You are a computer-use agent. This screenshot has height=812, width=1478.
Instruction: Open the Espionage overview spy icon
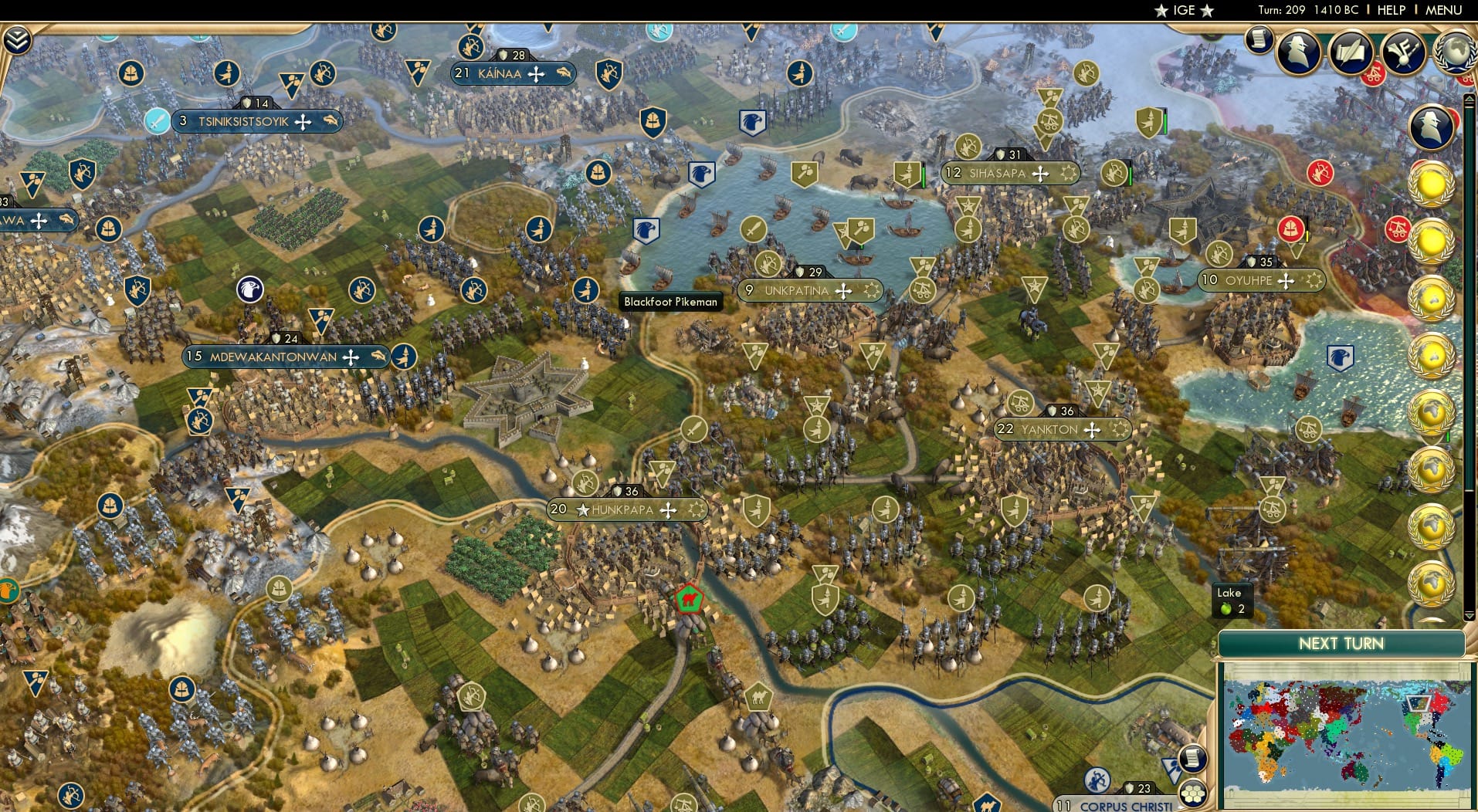point(1298,52)
